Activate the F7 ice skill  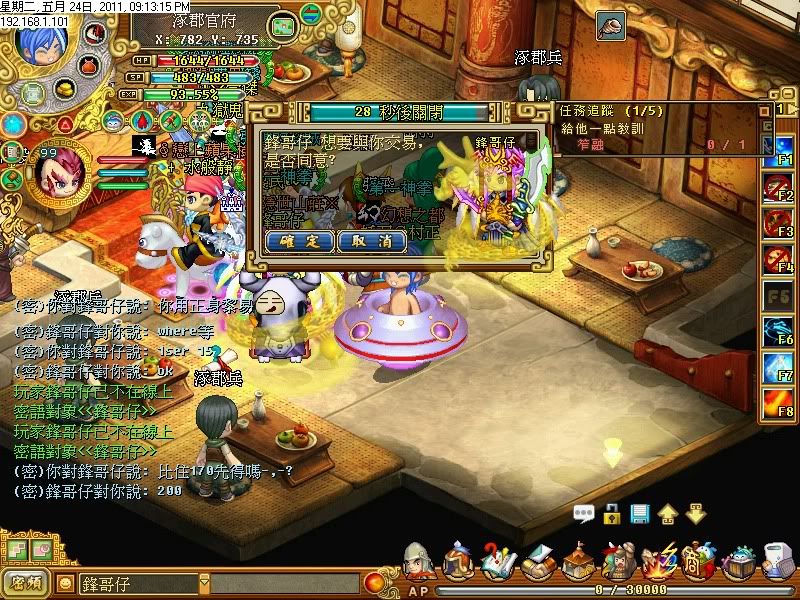point(777,369)
